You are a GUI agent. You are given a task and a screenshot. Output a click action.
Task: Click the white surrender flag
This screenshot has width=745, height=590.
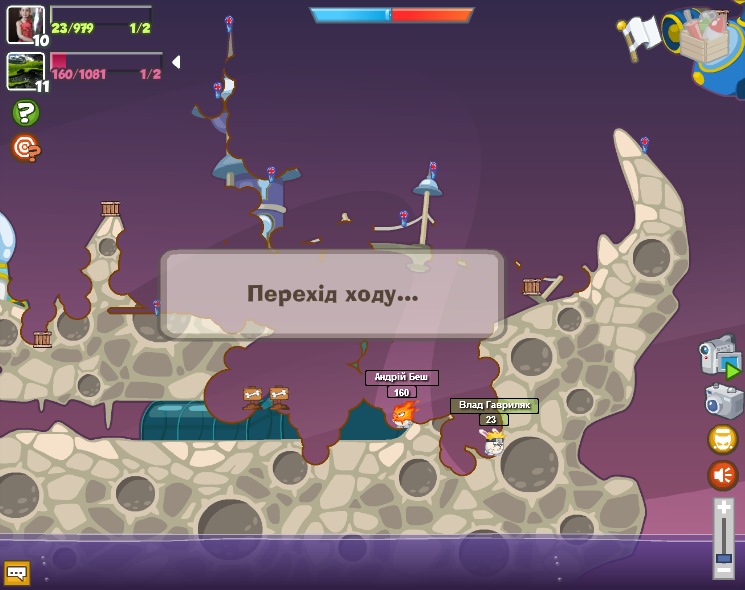642,35
